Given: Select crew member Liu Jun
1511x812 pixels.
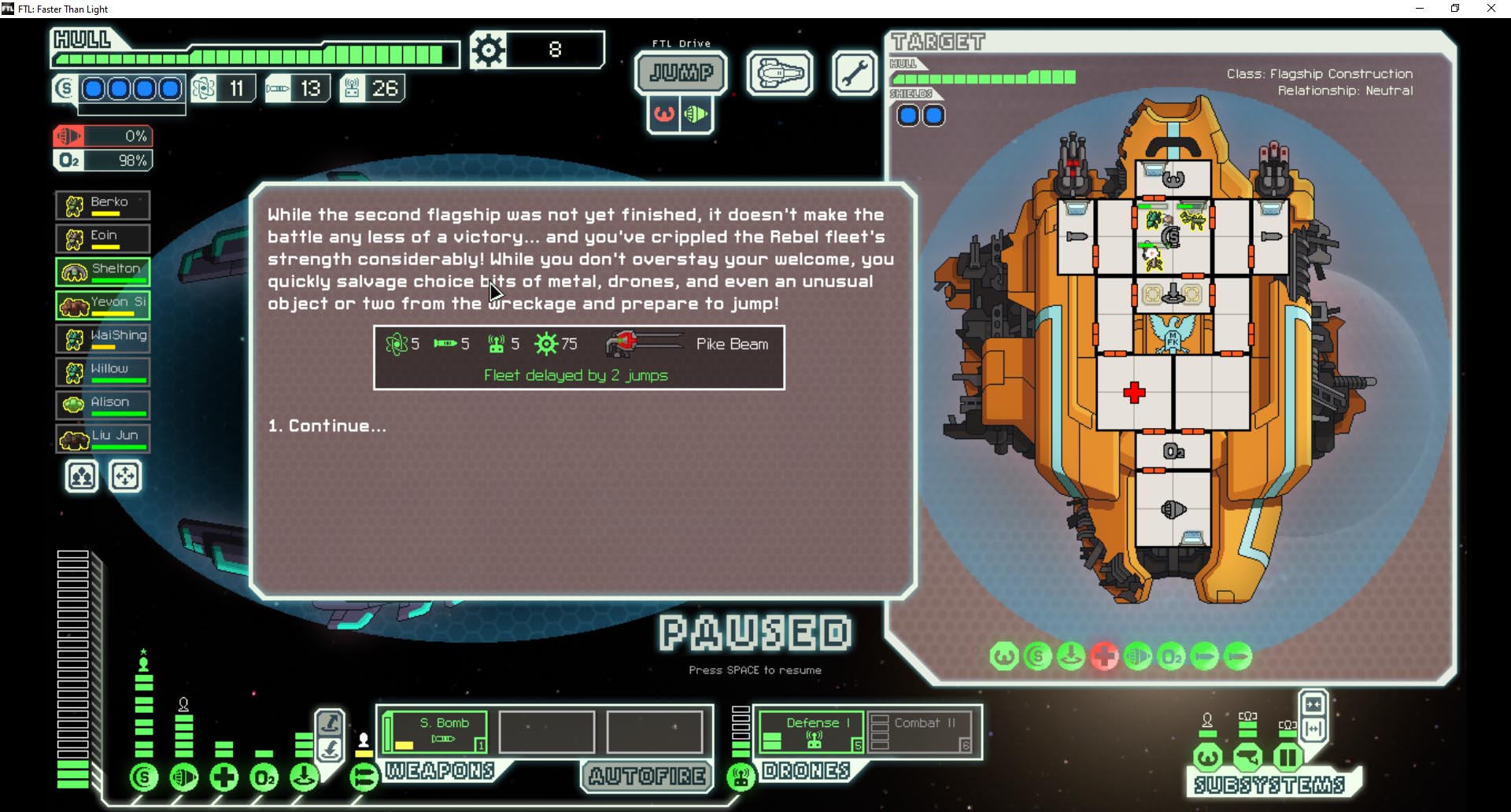Looking at the screenshot, I should pyautogui.click(x=103, y=437).
